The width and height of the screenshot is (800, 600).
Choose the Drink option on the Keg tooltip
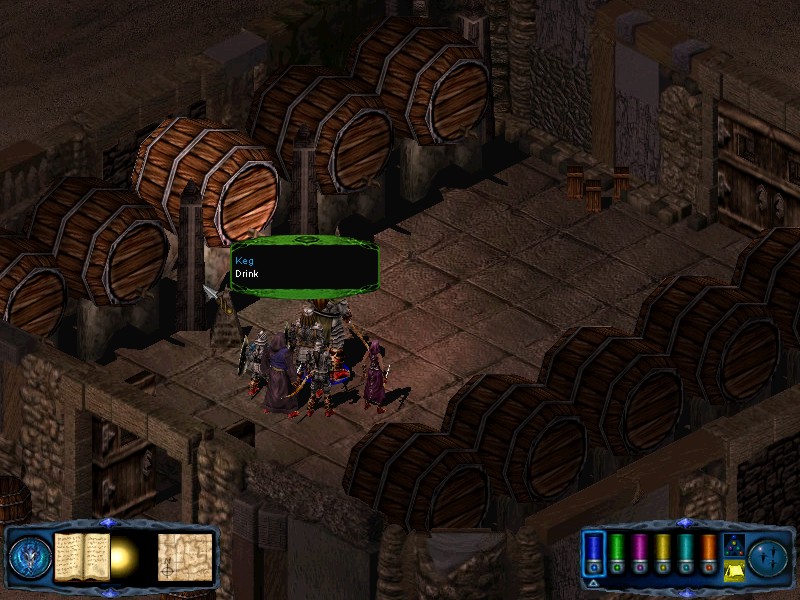click(246, 273)
